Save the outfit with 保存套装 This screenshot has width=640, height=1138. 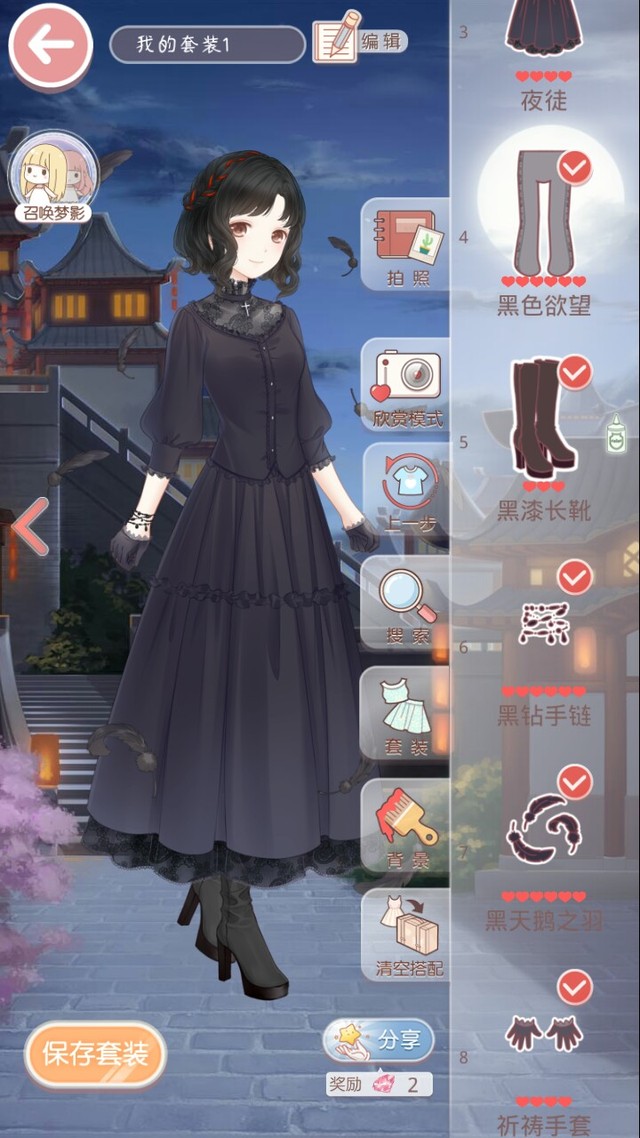pyautogui.click(x=96, y=1052)
